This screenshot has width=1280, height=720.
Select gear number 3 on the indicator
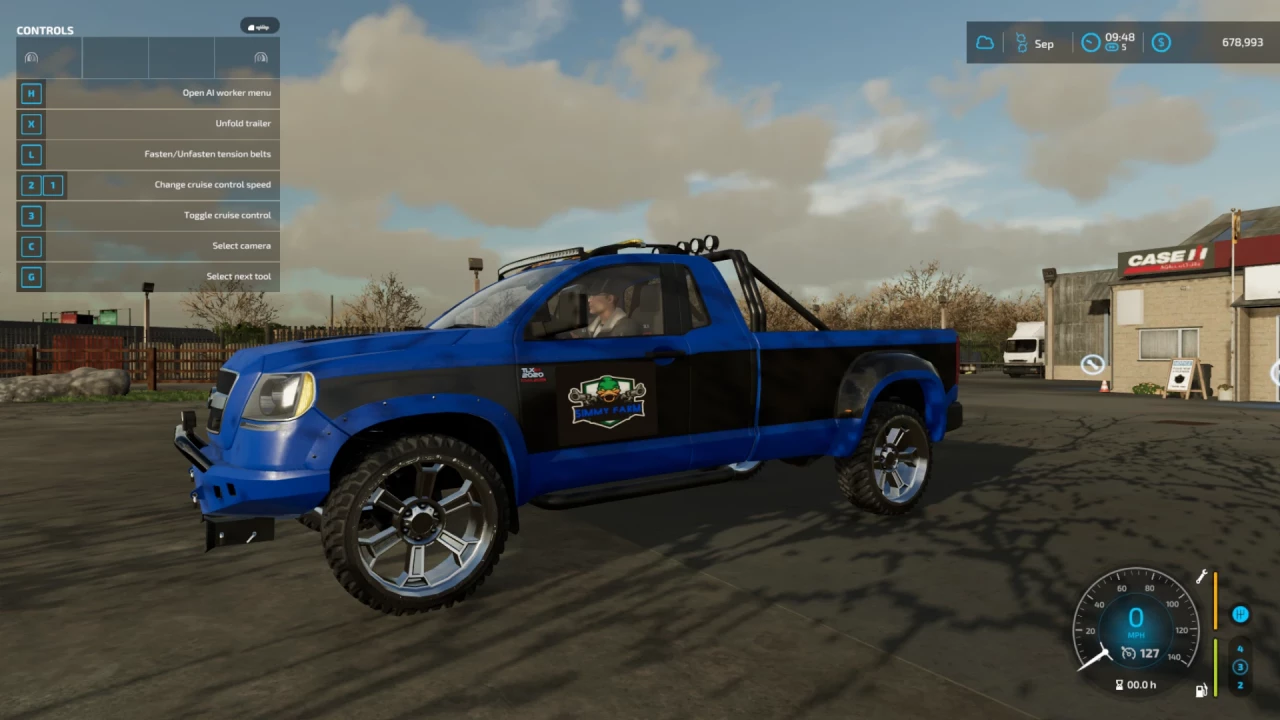pyautogui.click(x=1241, y=666)
